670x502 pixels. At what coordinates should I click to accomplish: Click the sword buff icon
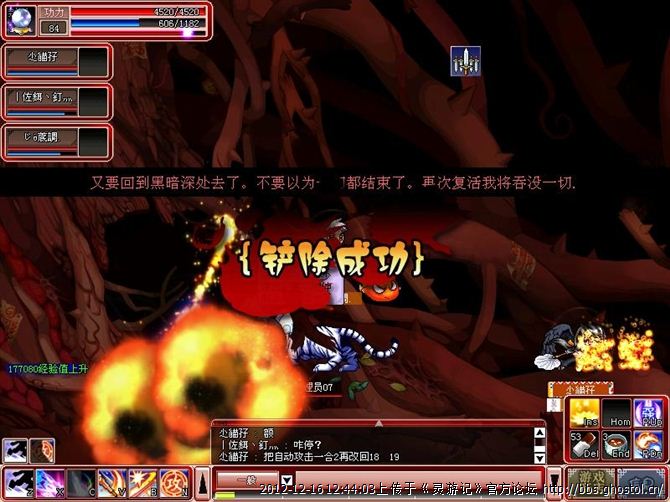pyautogui.click(x=462, y=60)
